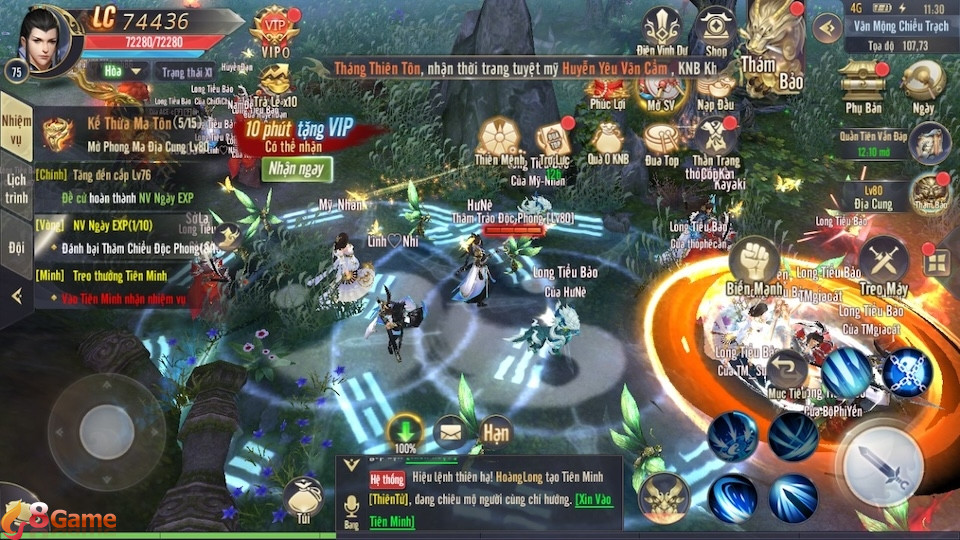Toggle Treo Máy auto-battle
This screenshot has height=540, width=960.
(x=883, y=264)
